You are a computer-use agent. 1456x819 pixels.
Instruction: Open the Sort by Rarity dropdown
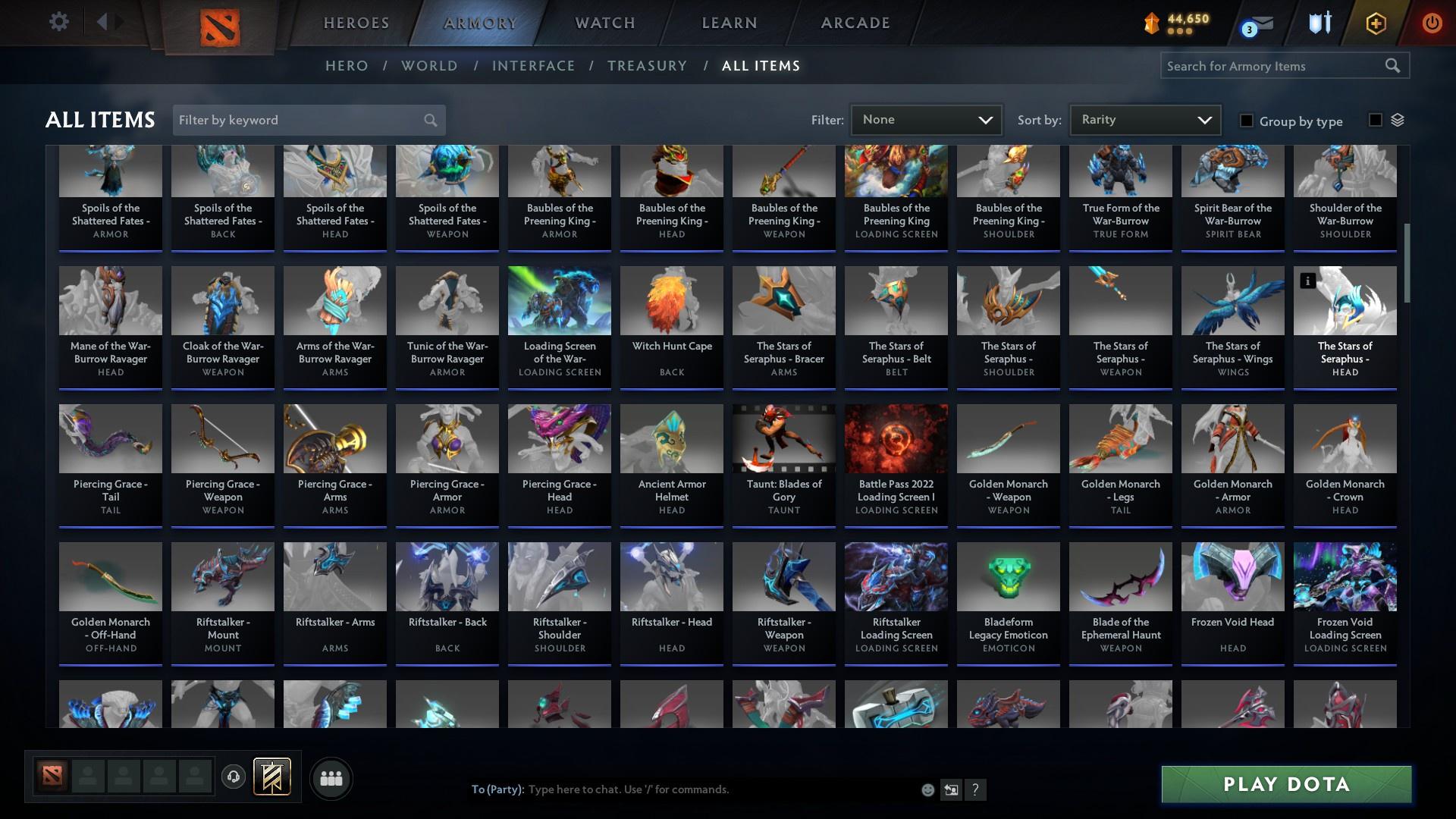1144,119
